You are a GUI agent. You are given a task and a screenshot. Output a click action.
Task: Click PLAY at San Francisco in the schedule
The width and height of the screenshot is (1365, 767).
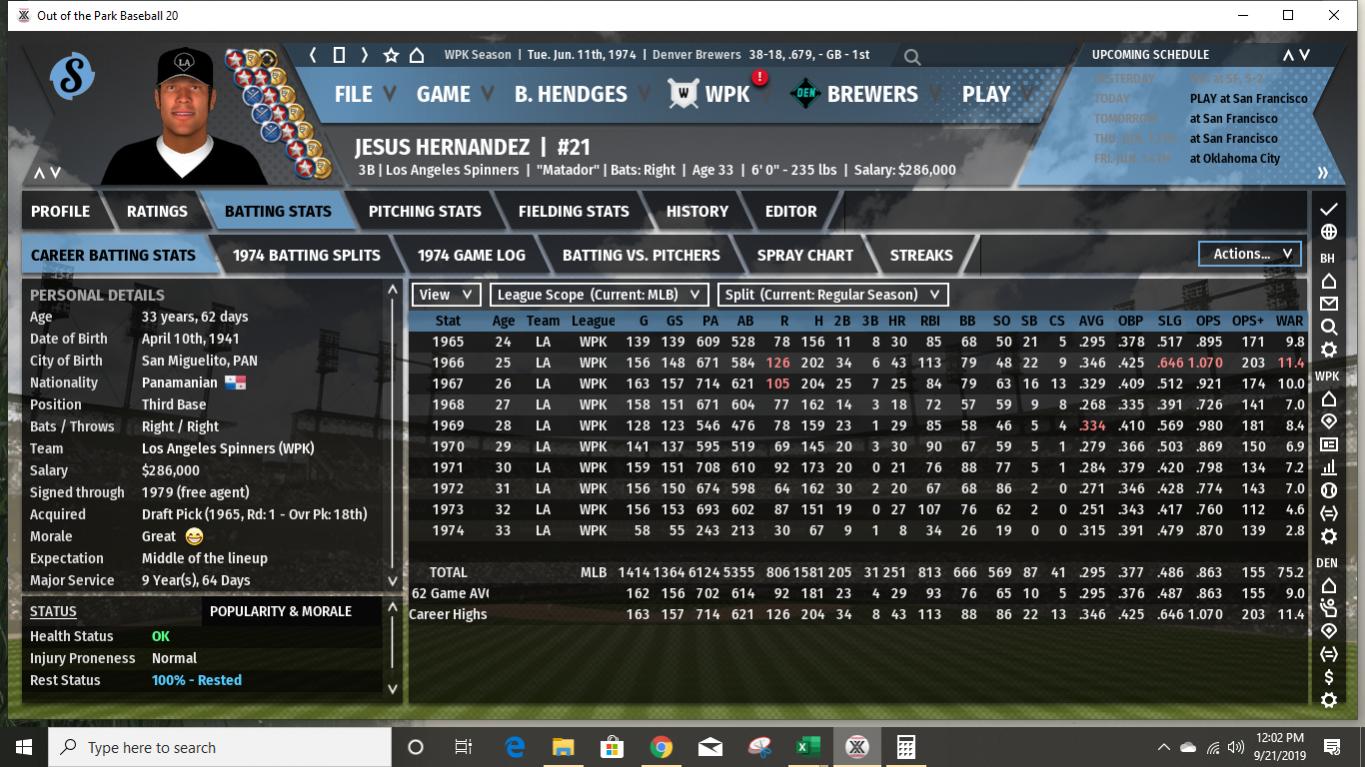pos(1251,99)
